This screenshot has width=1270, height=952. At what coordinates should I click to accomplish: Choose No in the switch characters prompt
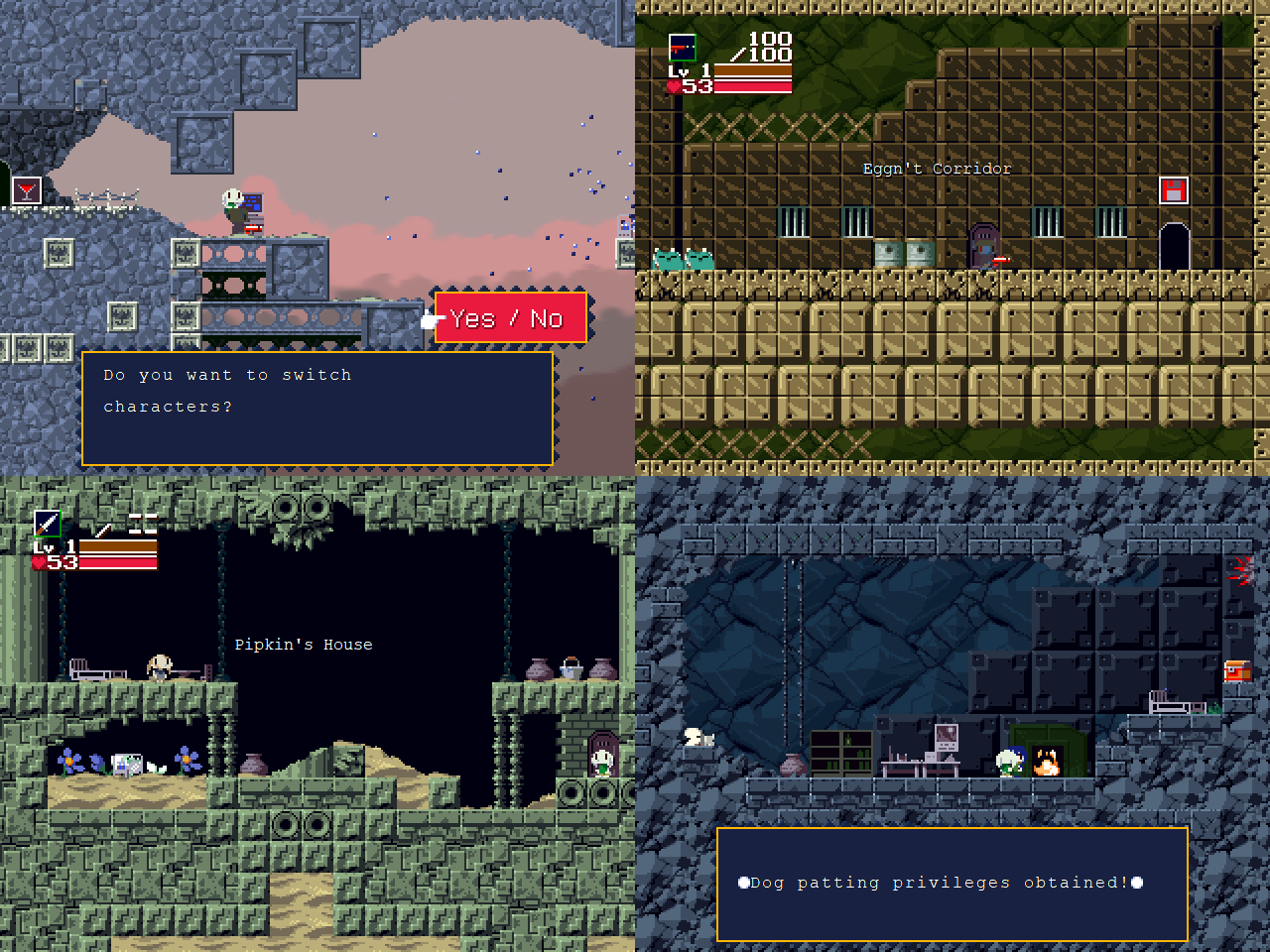(x=547, y=318)
